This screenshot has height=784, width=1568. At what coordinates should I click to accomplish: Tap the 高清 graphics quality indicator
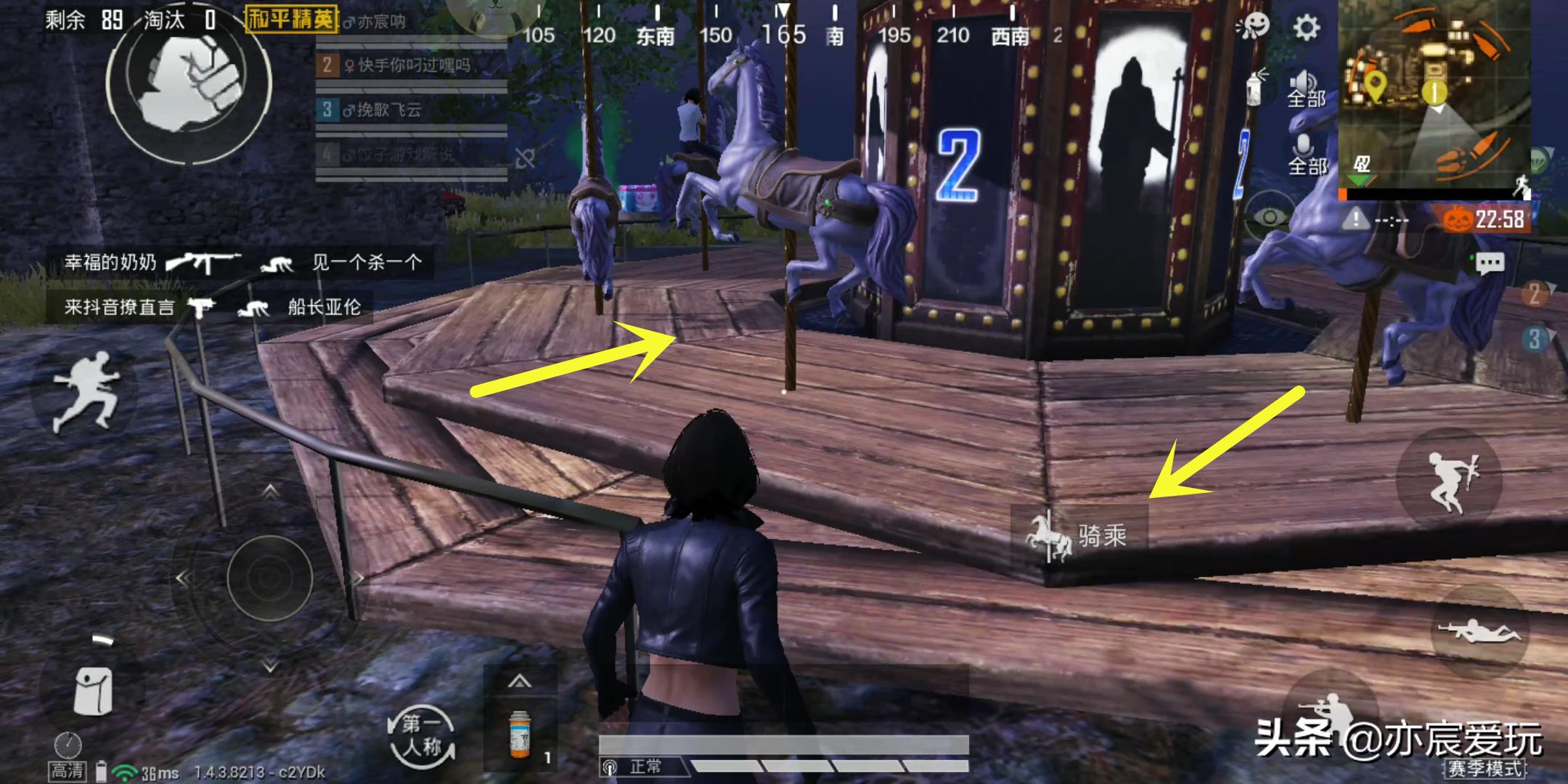tap(68, 770)
